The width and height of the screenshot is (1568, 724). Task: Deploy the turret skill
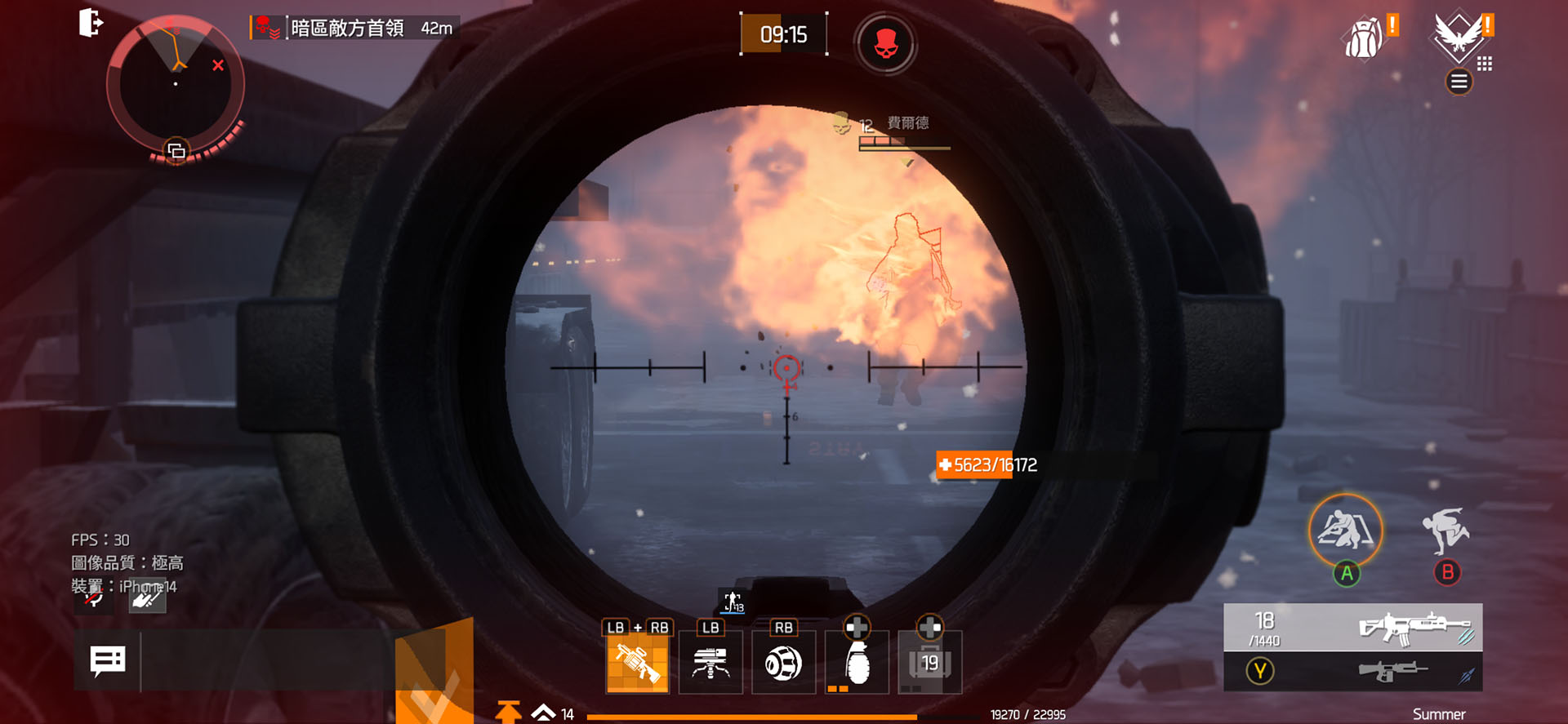point(710,663)
